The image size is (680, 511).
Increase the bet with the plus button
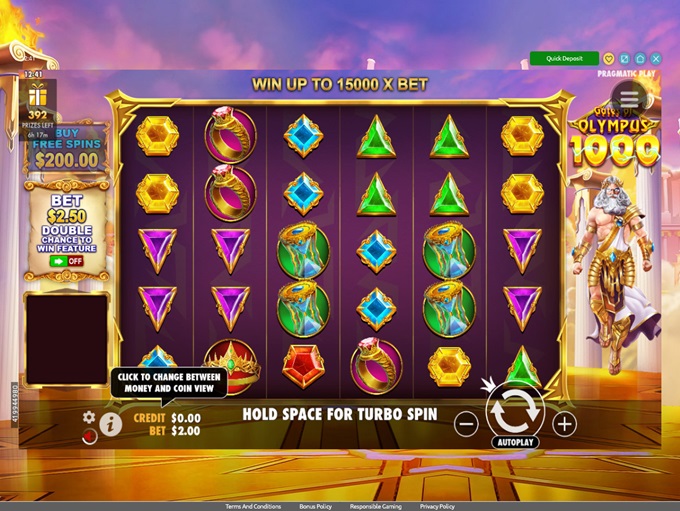coord(565,423)
